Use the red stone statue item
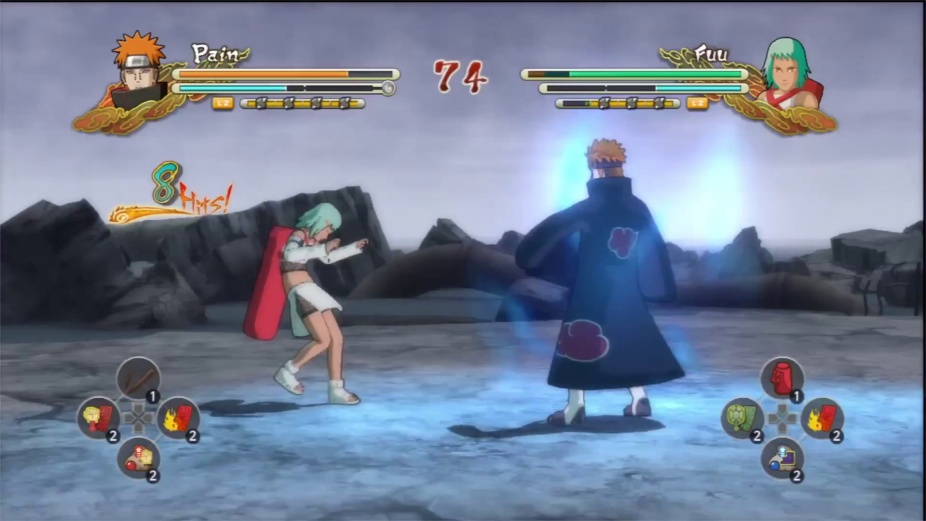Viewport: 926px width, 521px height. [x=782, y=379]
